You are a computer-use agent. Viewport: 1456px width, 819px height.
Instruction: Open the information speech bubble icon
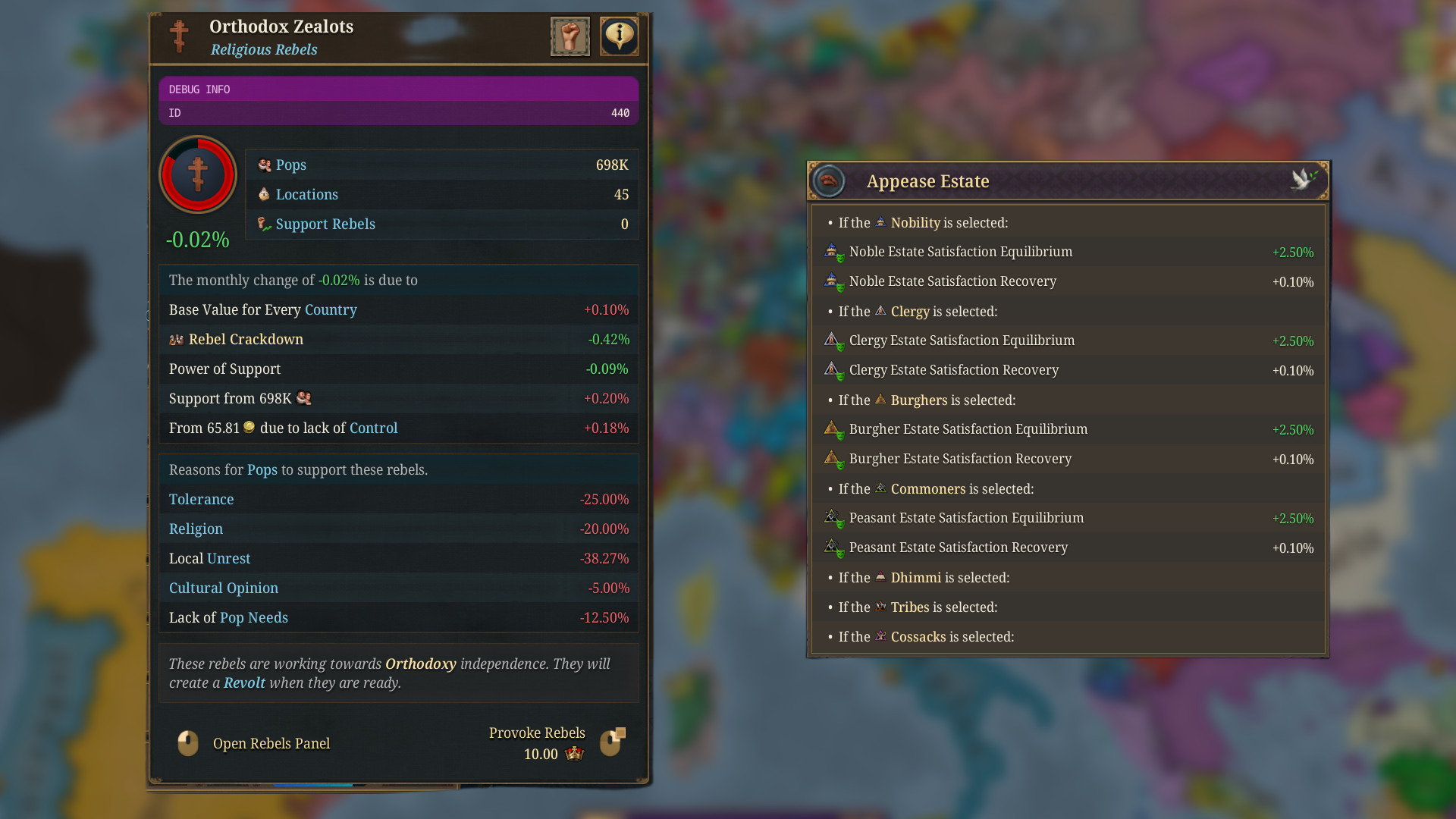click(x=619, y=36)
